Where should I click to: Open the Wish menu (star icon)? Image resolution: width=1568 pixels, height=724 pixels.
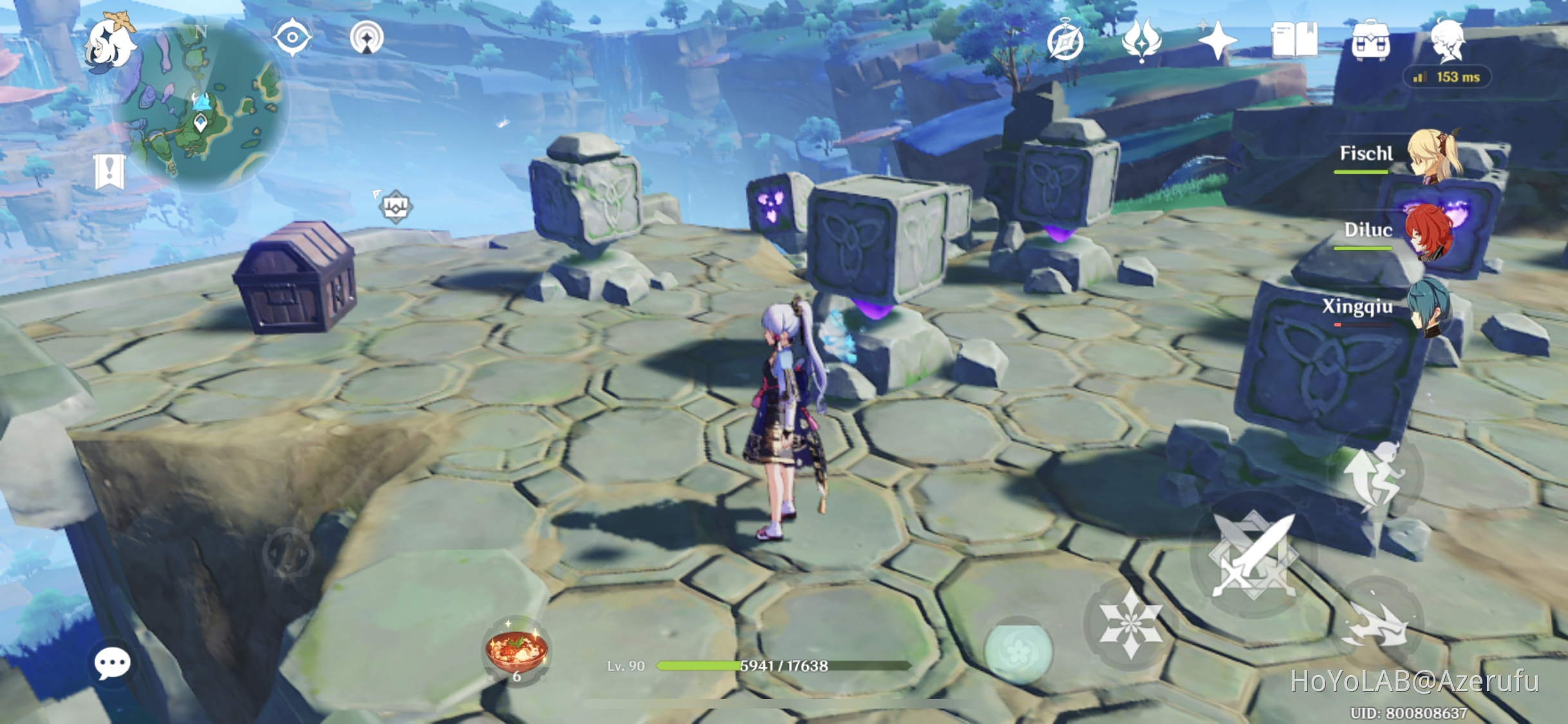pyautogui.click(x=1218, y=40)
